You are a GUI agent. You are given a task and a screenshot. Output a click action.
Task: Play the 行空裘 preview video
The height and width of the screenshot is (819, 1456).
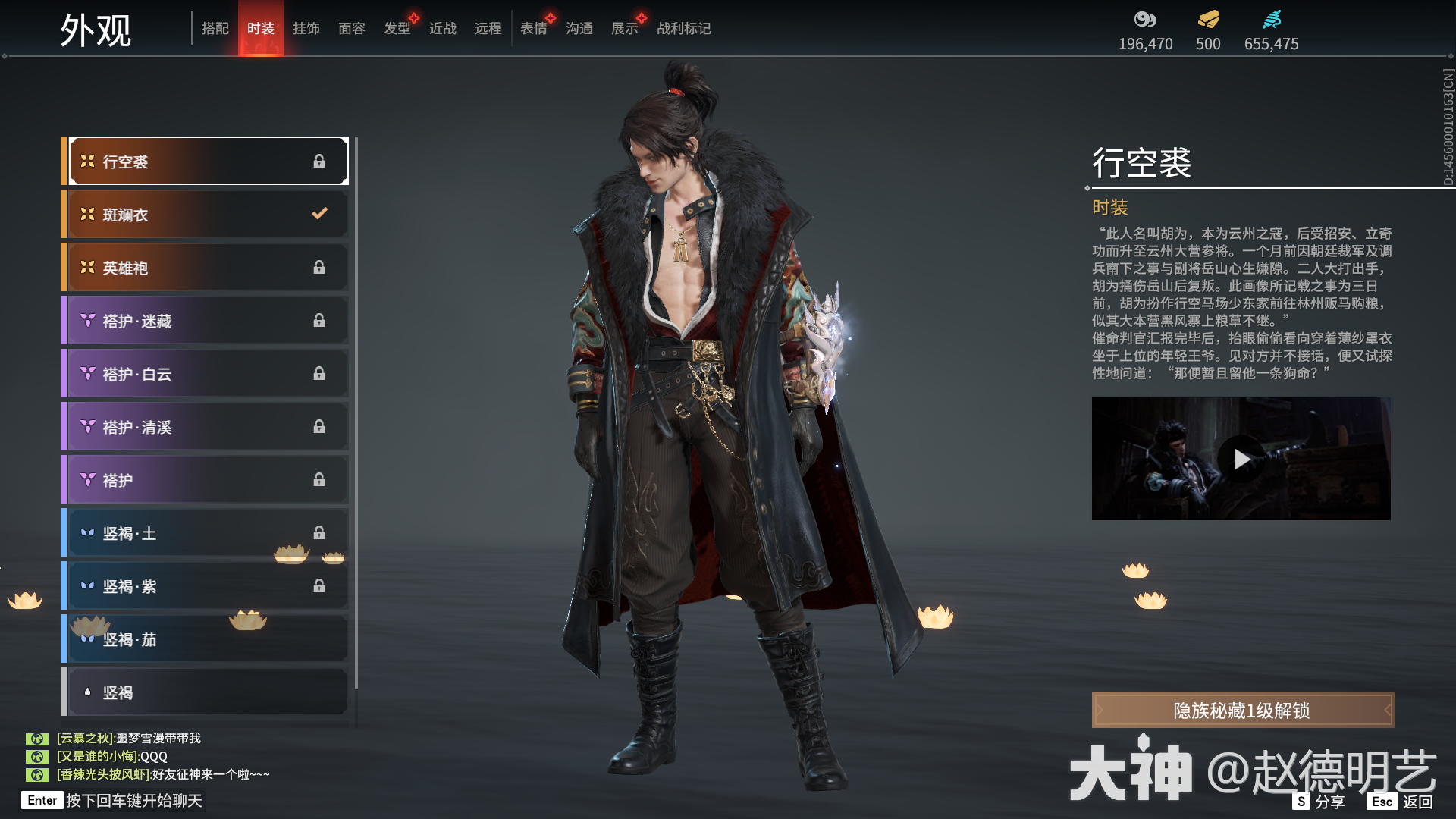(1241, 458)
